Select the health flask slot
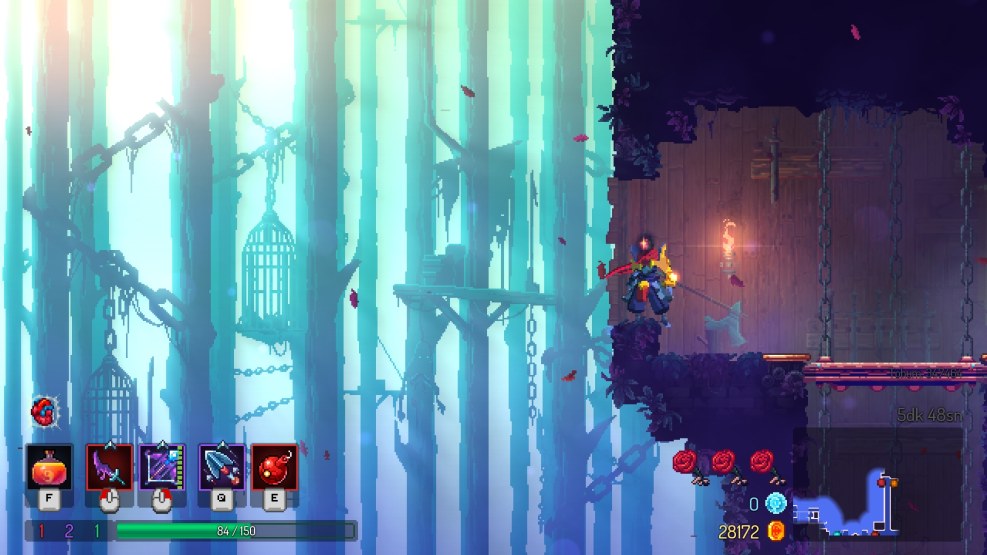 (49, 468)
